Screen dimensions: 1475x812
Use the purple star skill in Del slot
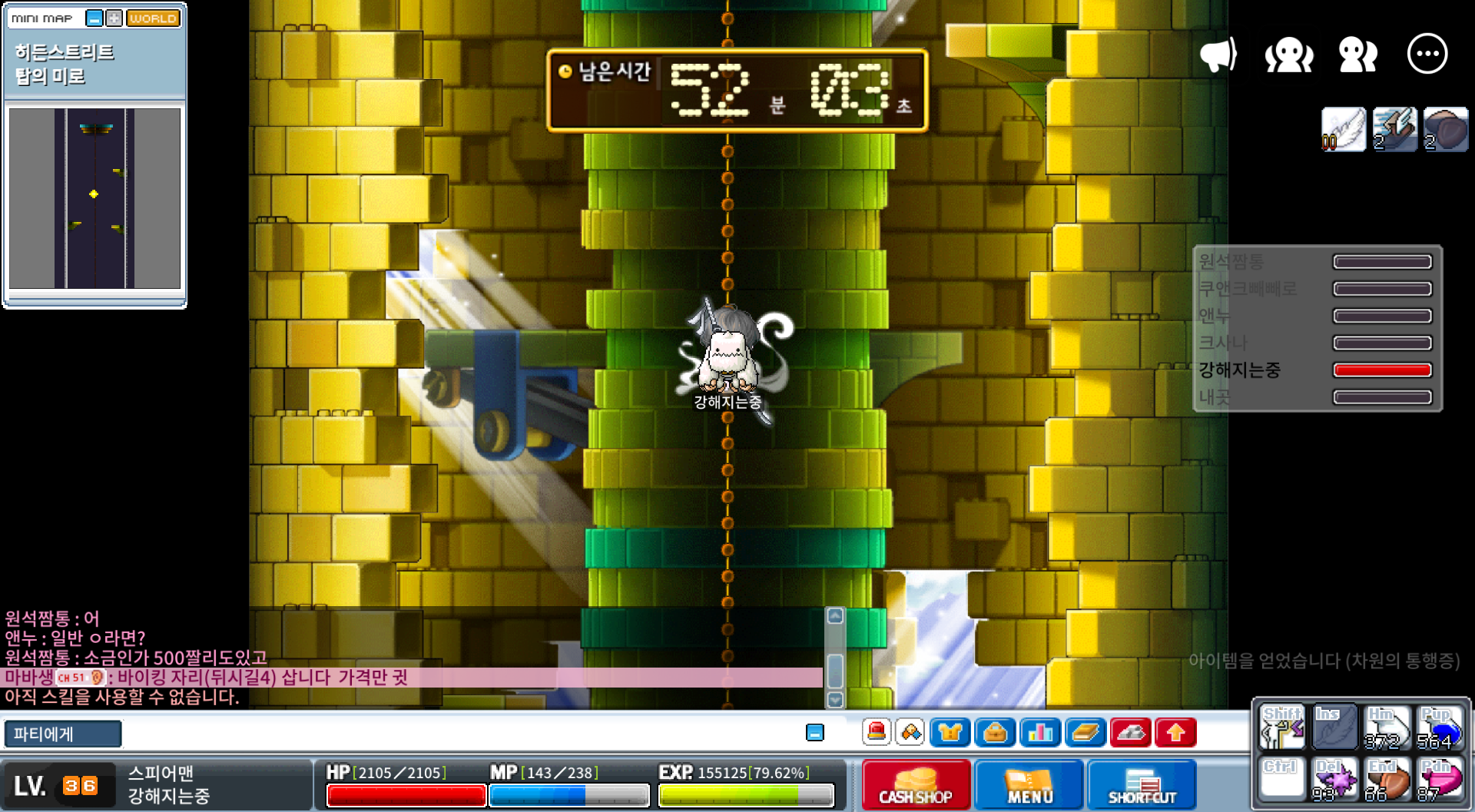click(x=1334, y=780)
